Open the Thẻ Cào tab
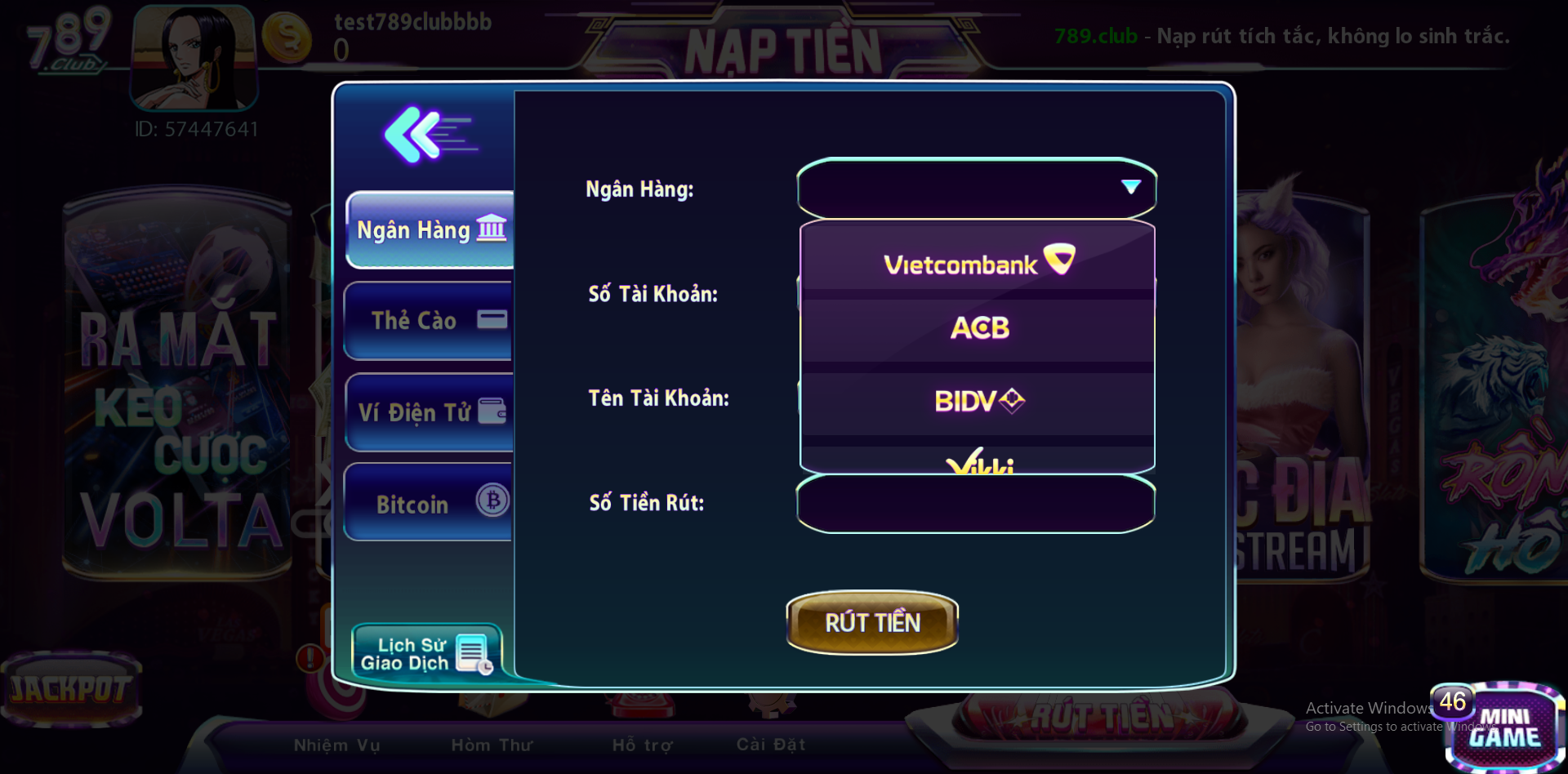The height and width of the screenshot is (774, 1568). [x=429, y=321]
